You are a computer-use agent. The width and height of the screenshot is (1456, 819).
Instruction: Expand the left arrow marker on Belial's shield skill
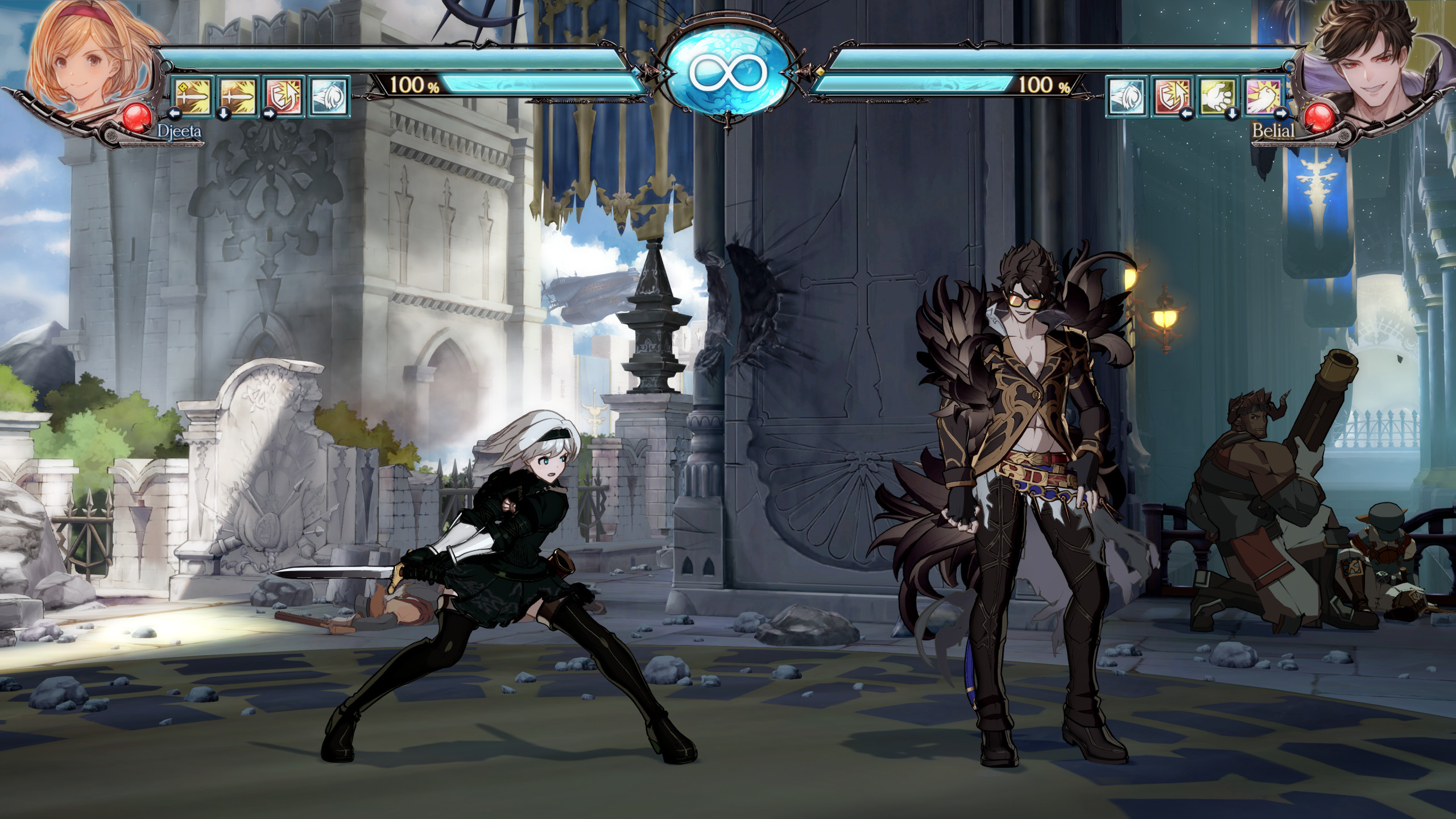point(1187,113)
